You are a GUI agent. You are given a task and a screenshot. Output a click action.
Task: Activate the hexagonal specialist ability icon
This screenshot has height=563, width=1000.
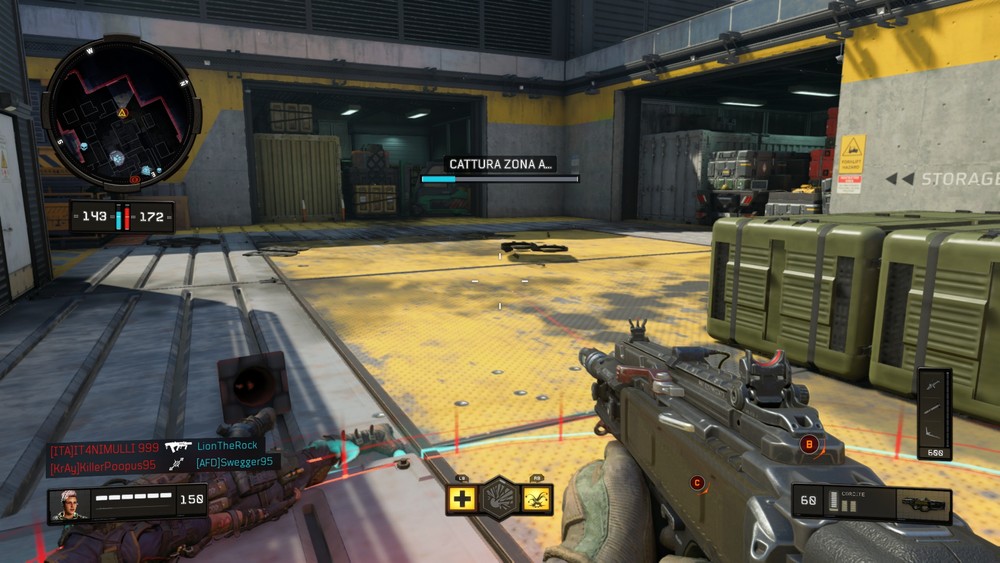(500, 497)
